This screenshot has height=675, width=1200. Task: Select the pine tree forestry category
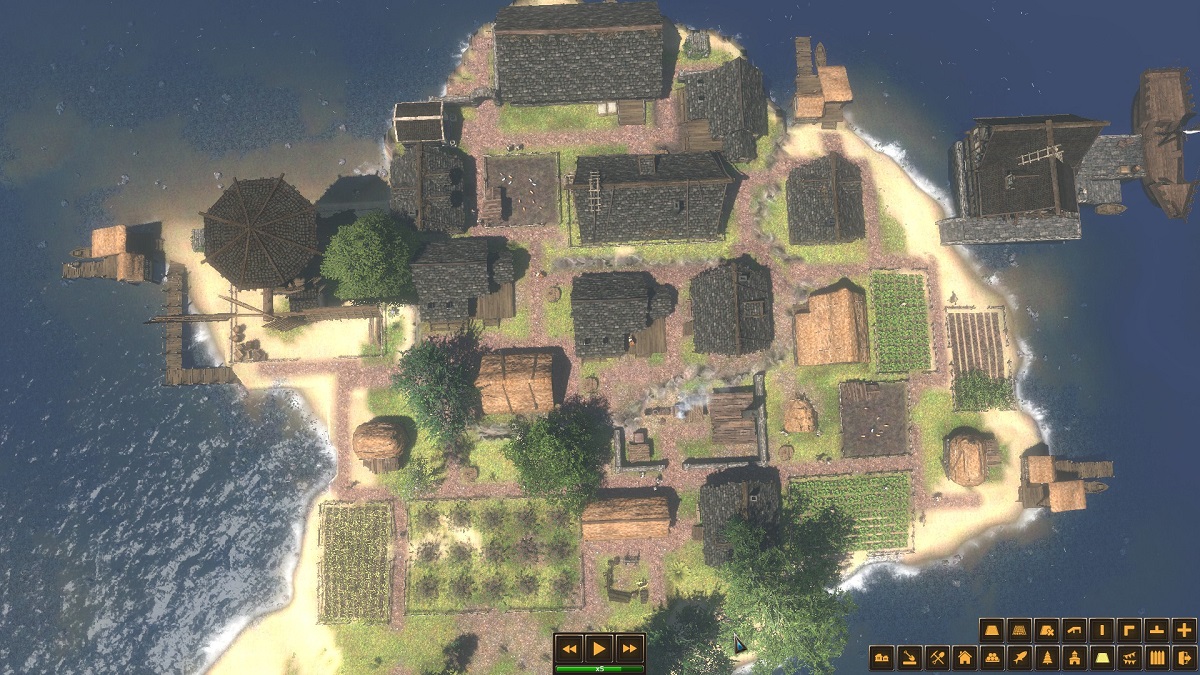[1047, 657]
